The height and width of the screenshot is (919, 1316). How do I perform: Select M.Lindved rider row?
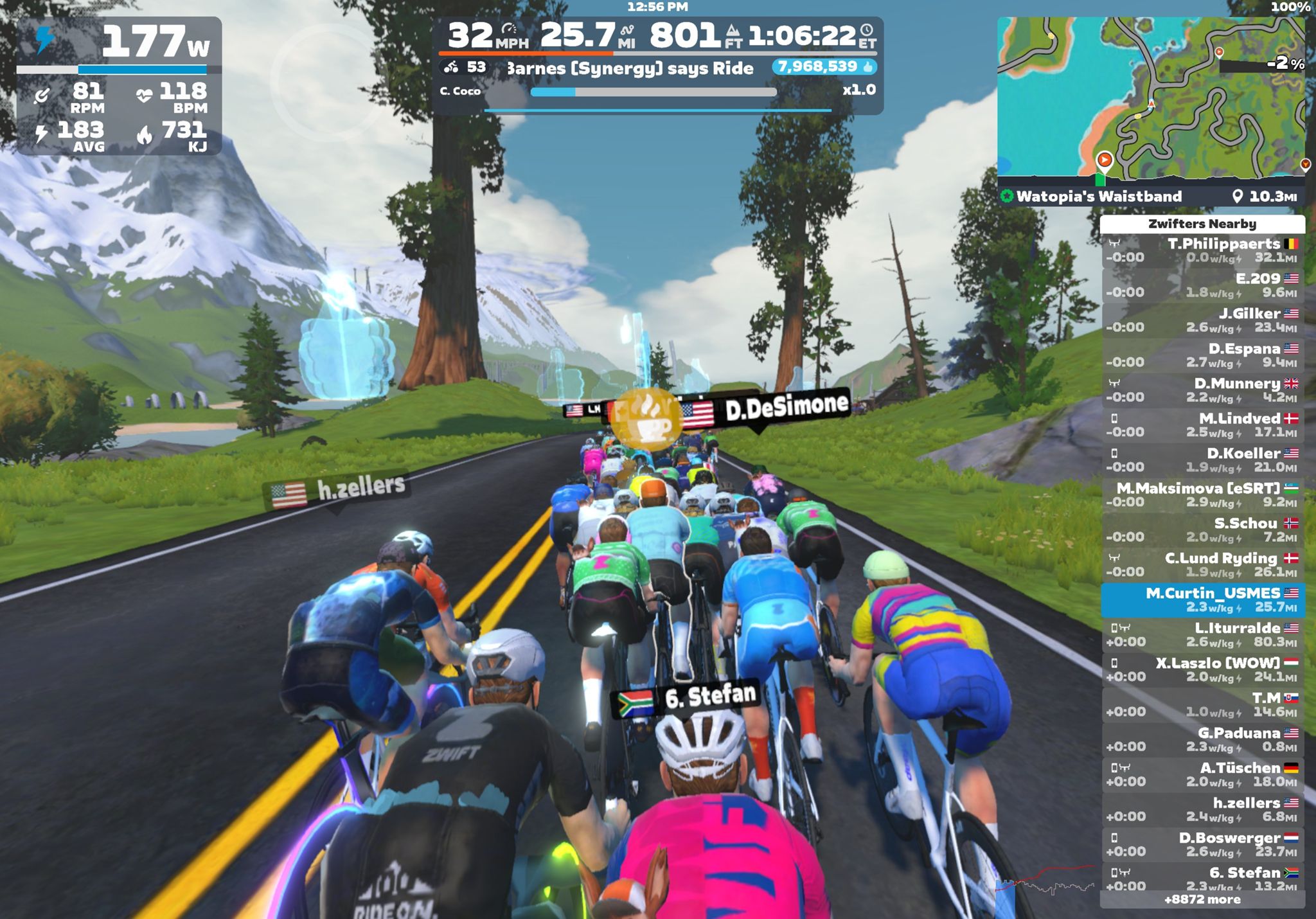tap(1202, 425)
